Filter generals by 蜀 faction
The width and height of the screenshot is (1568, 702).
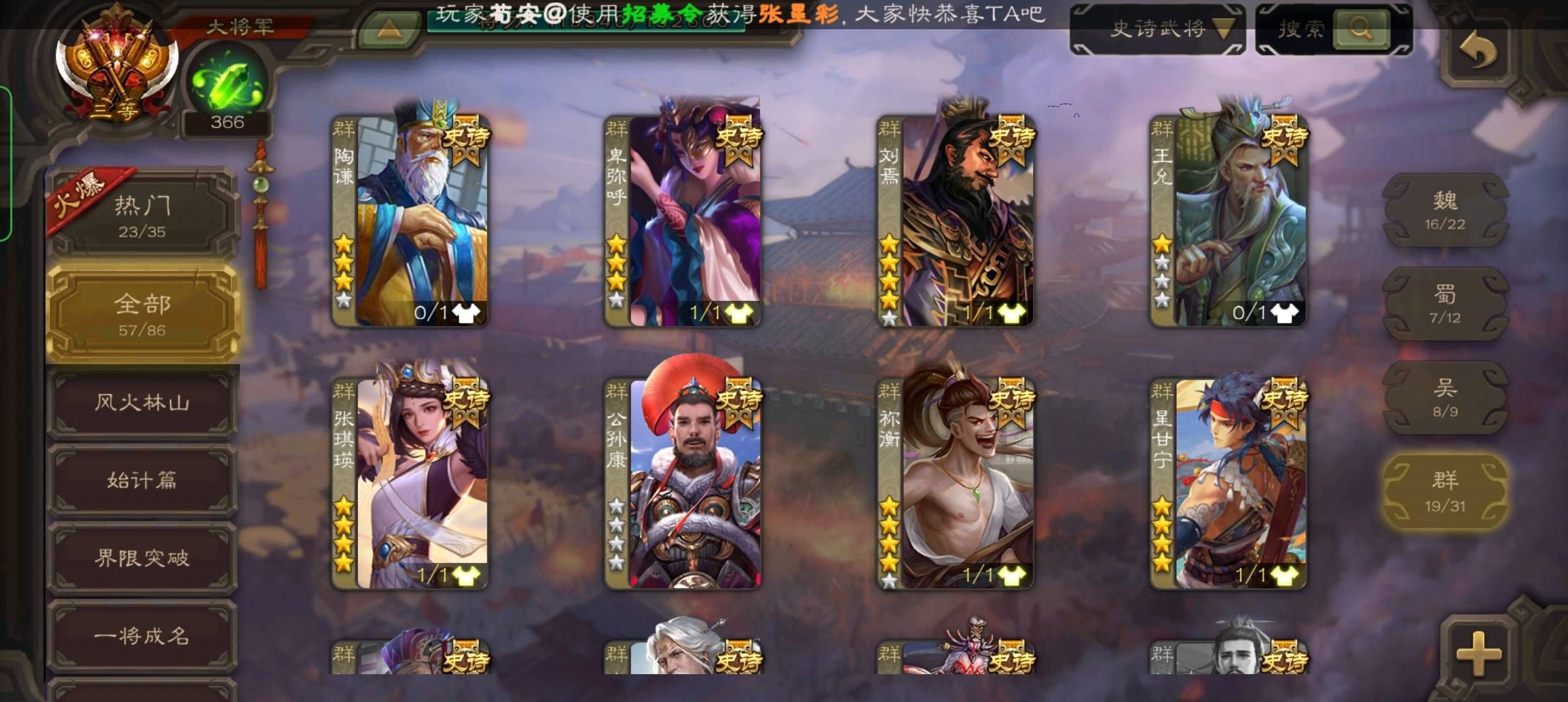tap(1444, 304)
